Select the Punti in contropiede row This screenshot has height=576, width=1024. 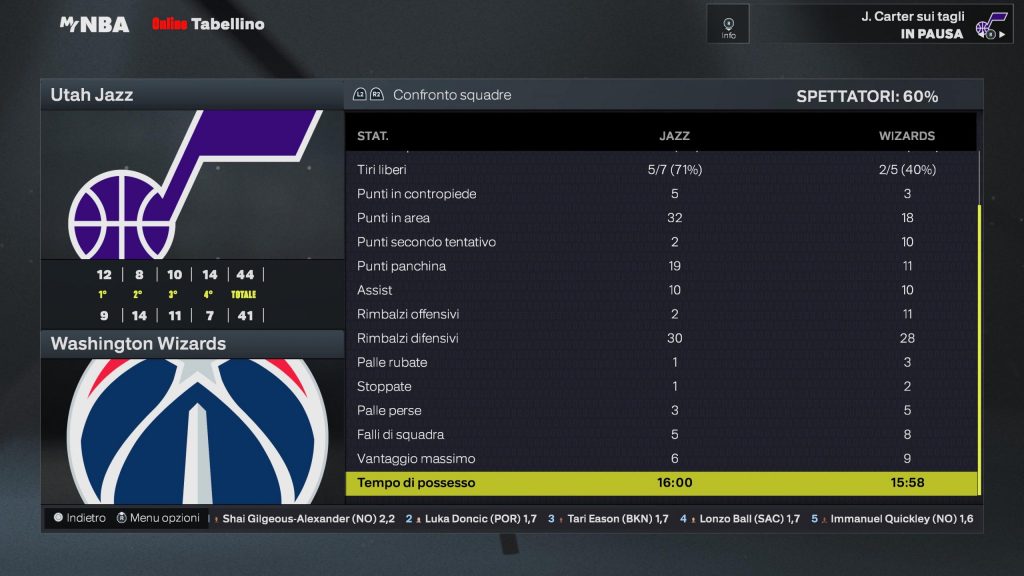661,194
